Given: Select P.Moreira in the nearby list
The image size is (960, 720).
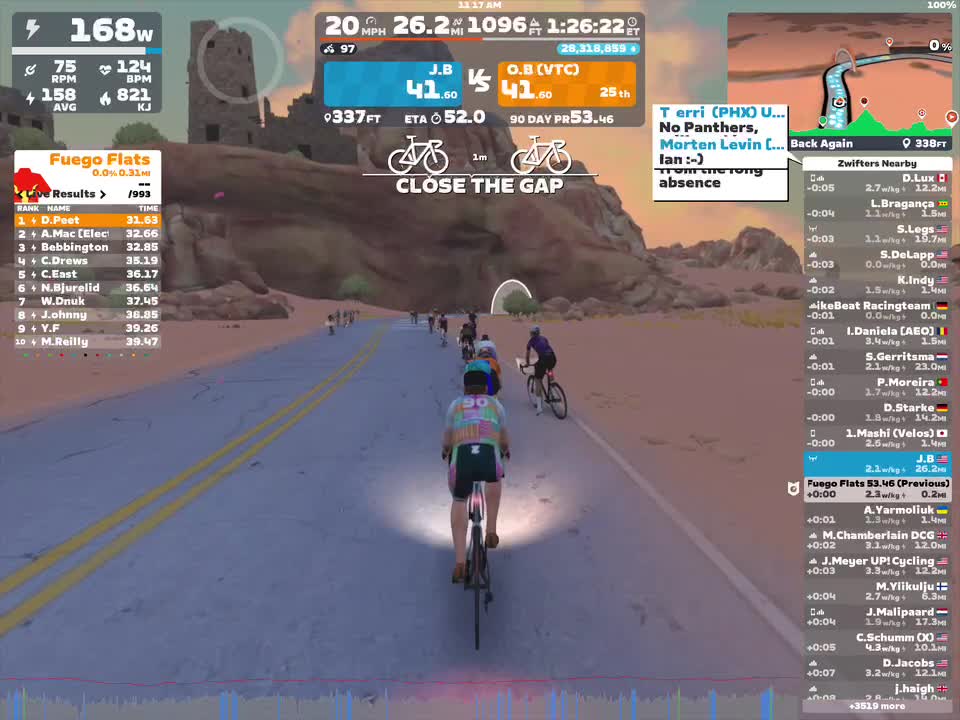Looking at the screenshot, I should click(x=878, y=387).
